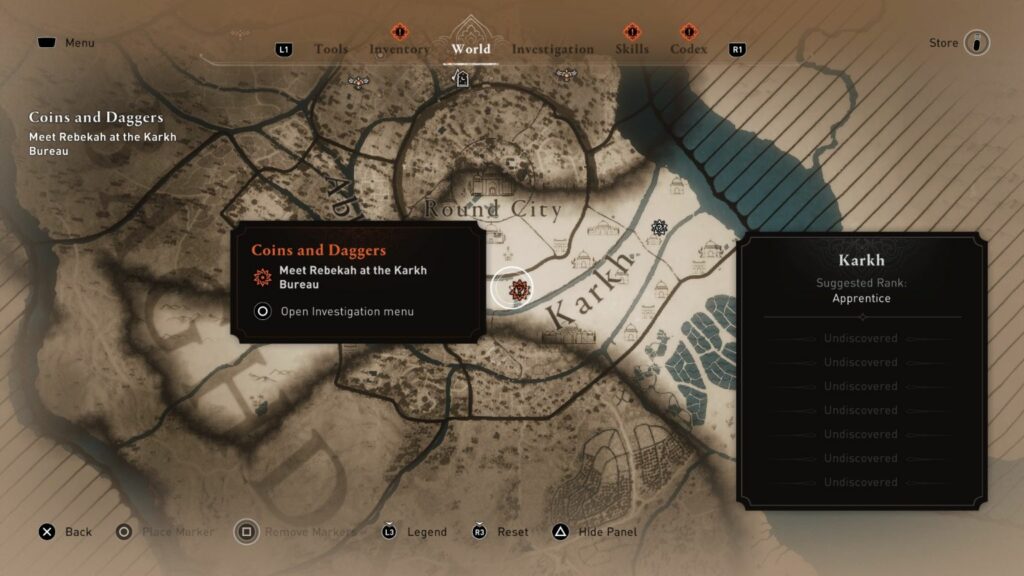Open the Menu option
The height and width of the screenshot is (576, 1024).
79,43
